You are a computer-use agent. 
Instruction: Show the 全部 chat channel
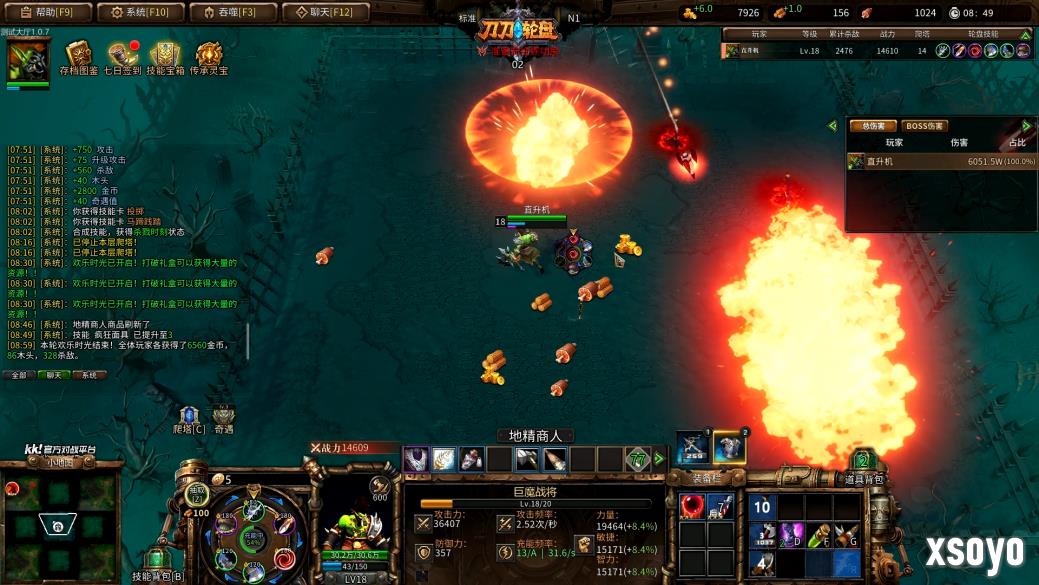point(18,375)
